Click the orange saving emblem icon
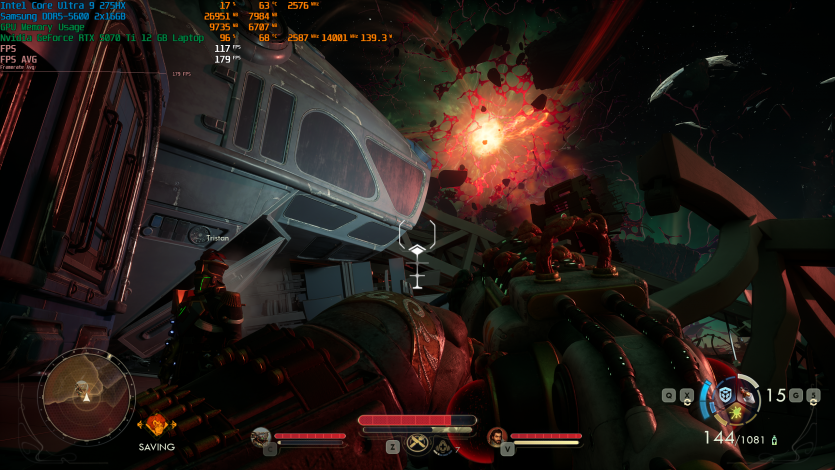Viewport: 835px width, 470px height. coord(156,425)
